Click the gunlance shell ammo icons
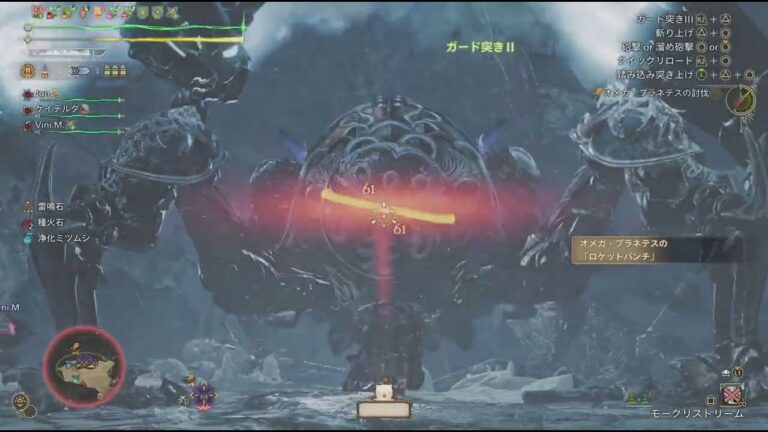The width and height of the screenshot is (768, 432). [113, 71]
